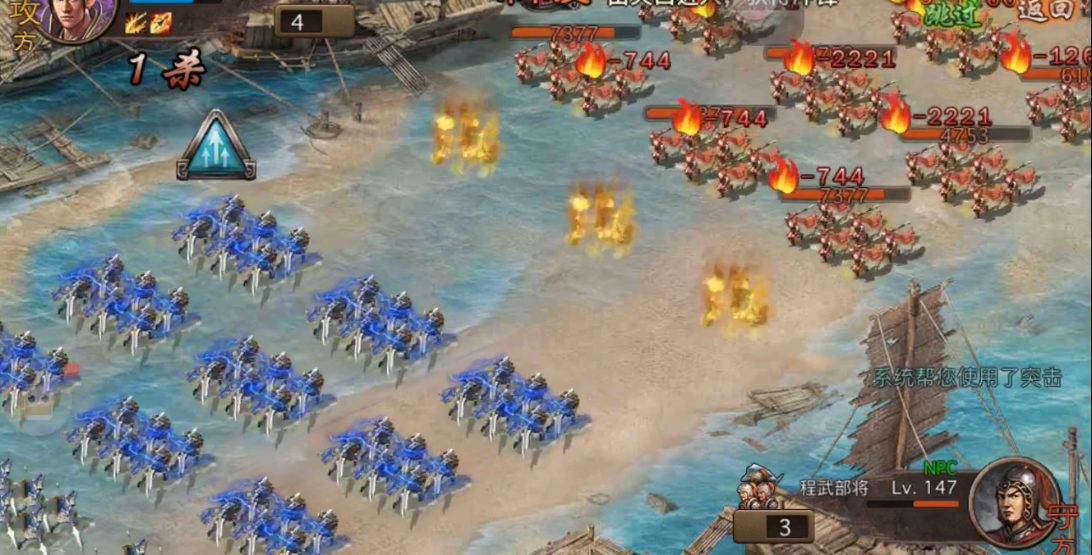
Task: Open the defender general's portrait
Action: (1012, 503)
